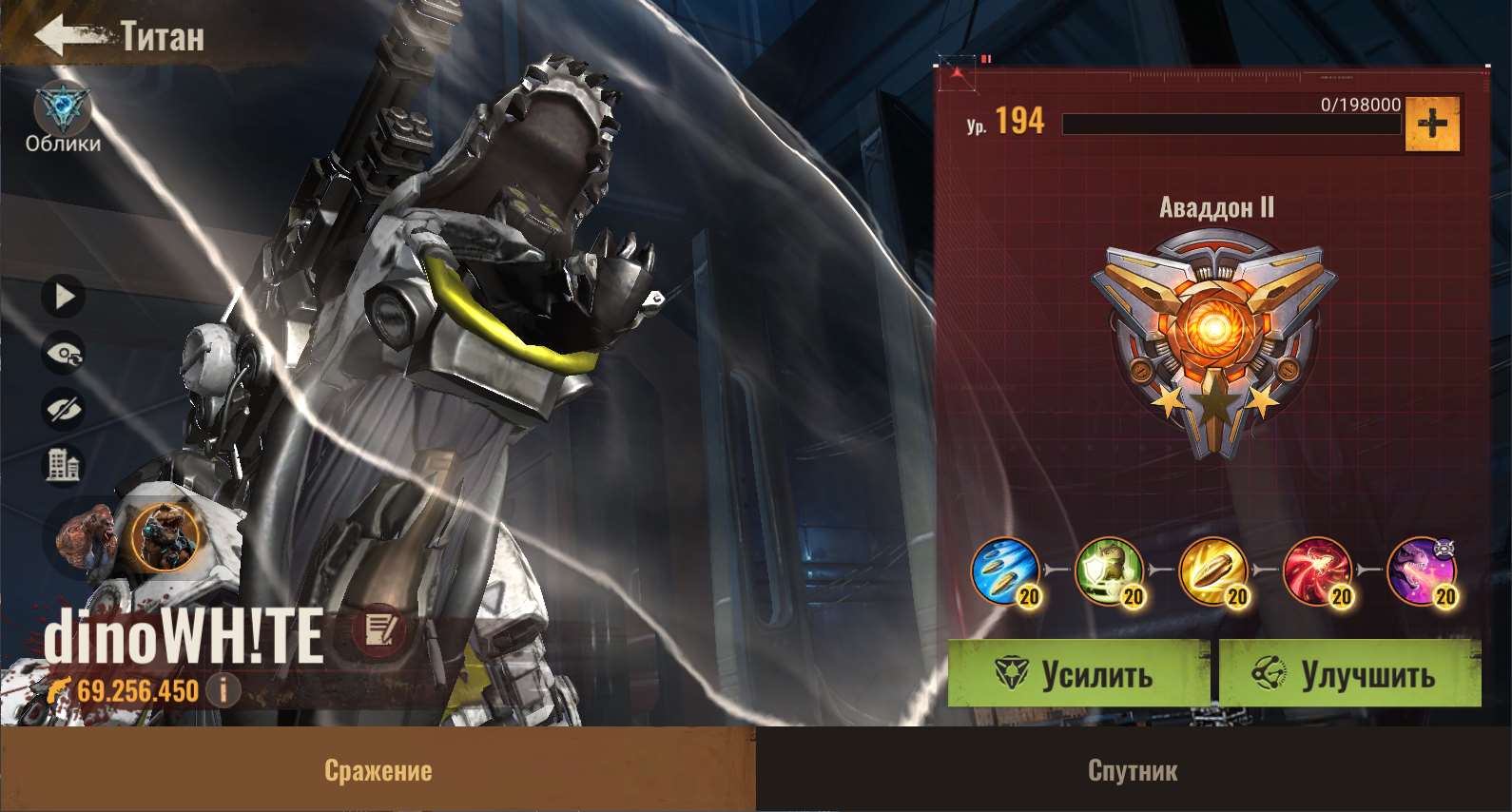The image size is (1512, 812).
Task: Click the city buildings icon in sidebar
Action: 65,463
